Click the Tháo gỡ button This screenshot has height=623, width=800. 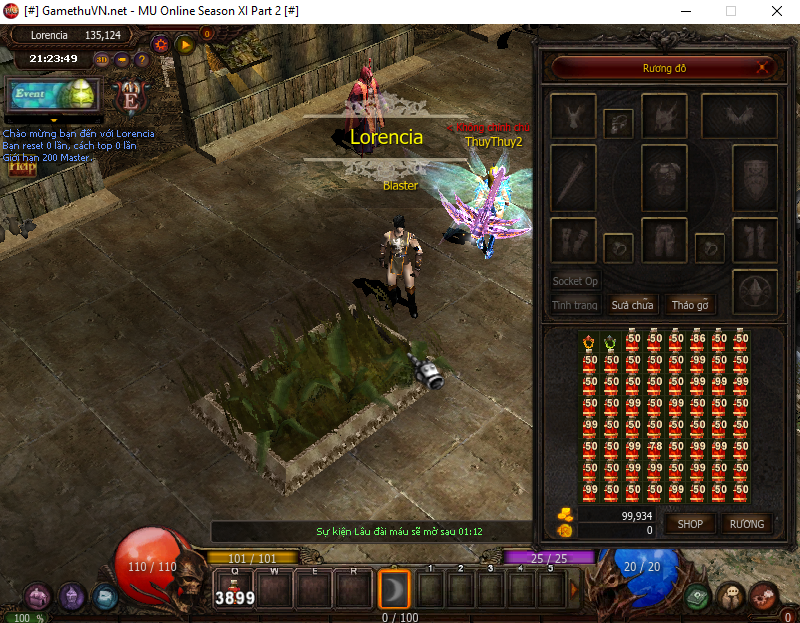point(690,305)
